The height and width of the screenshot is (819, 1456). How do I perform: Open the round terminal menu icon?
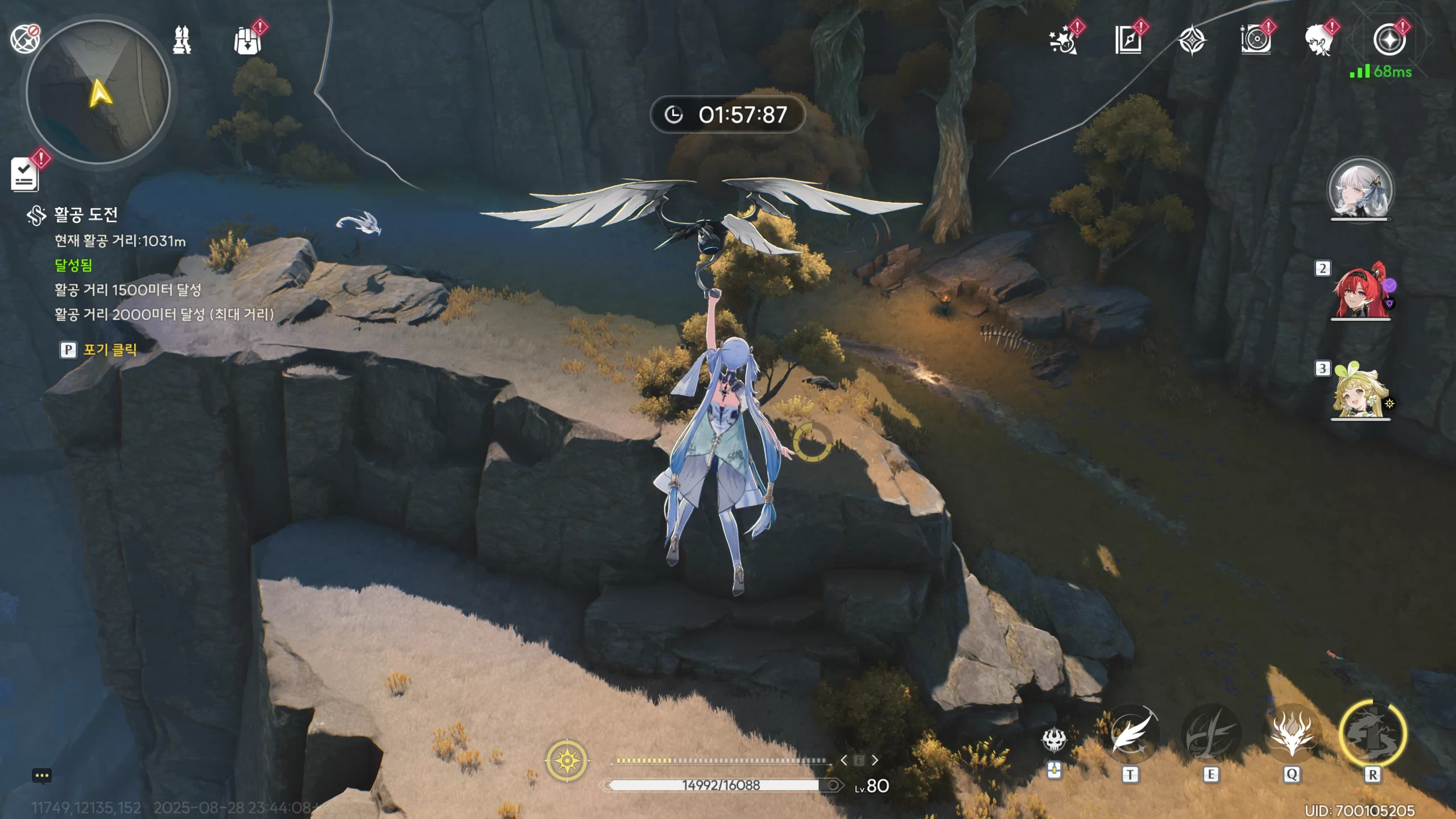(x=1389, y=41)
